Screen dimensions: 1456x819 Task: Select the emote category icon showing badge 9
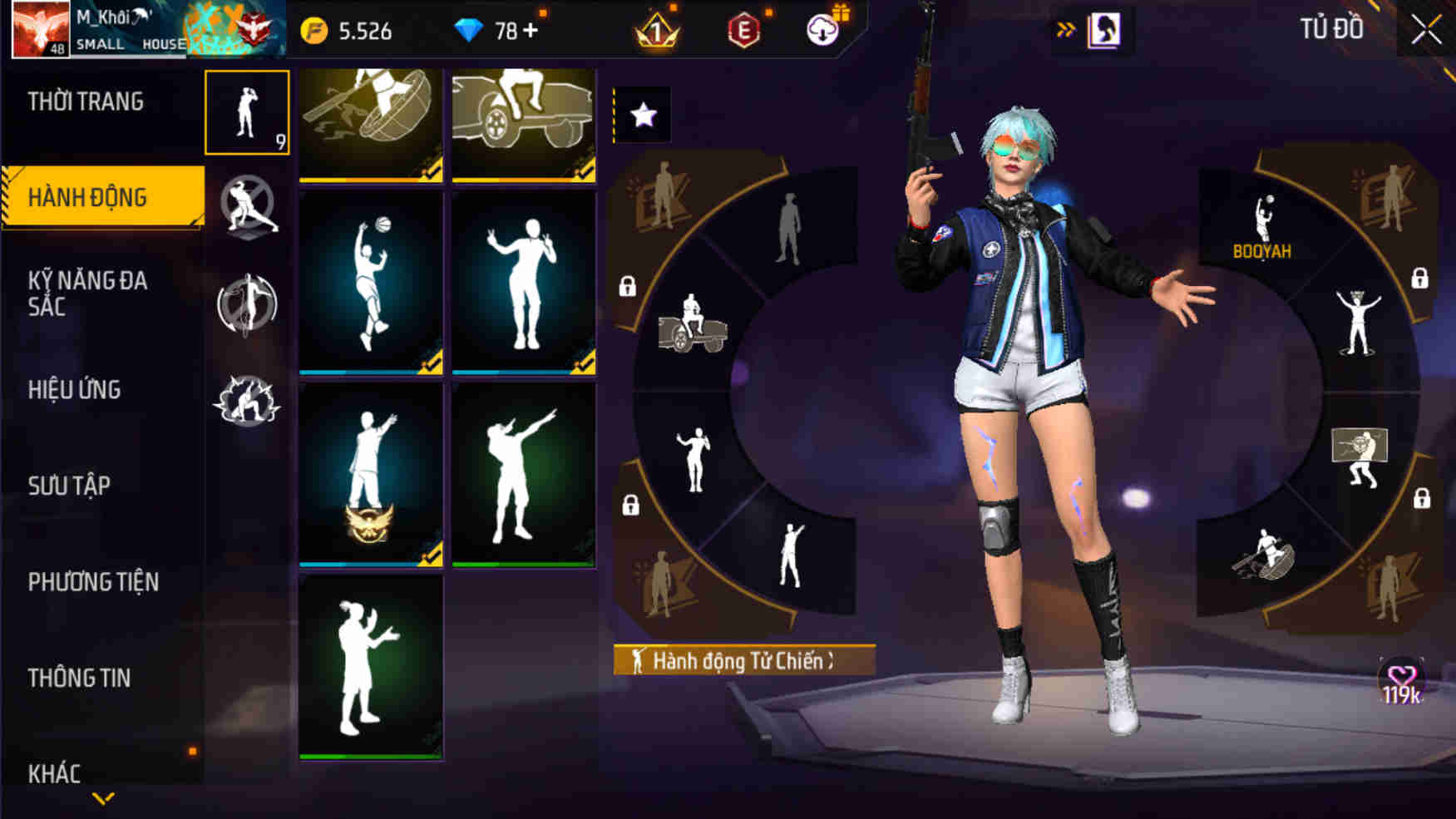(245, 116)
